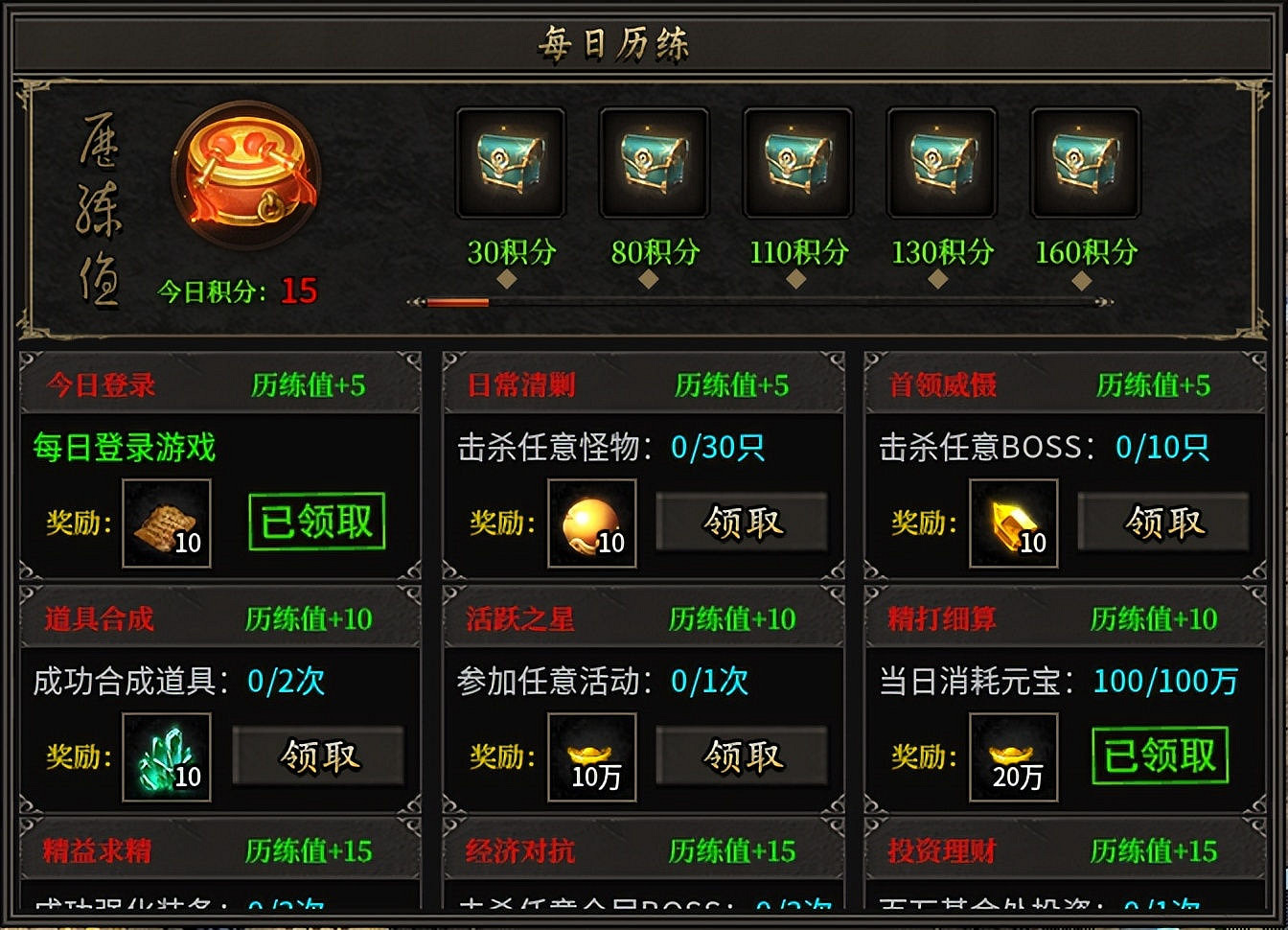1288x930 pixels.
Task: Open the 30积分 treasure chest reward
Action: pos(511,163)
